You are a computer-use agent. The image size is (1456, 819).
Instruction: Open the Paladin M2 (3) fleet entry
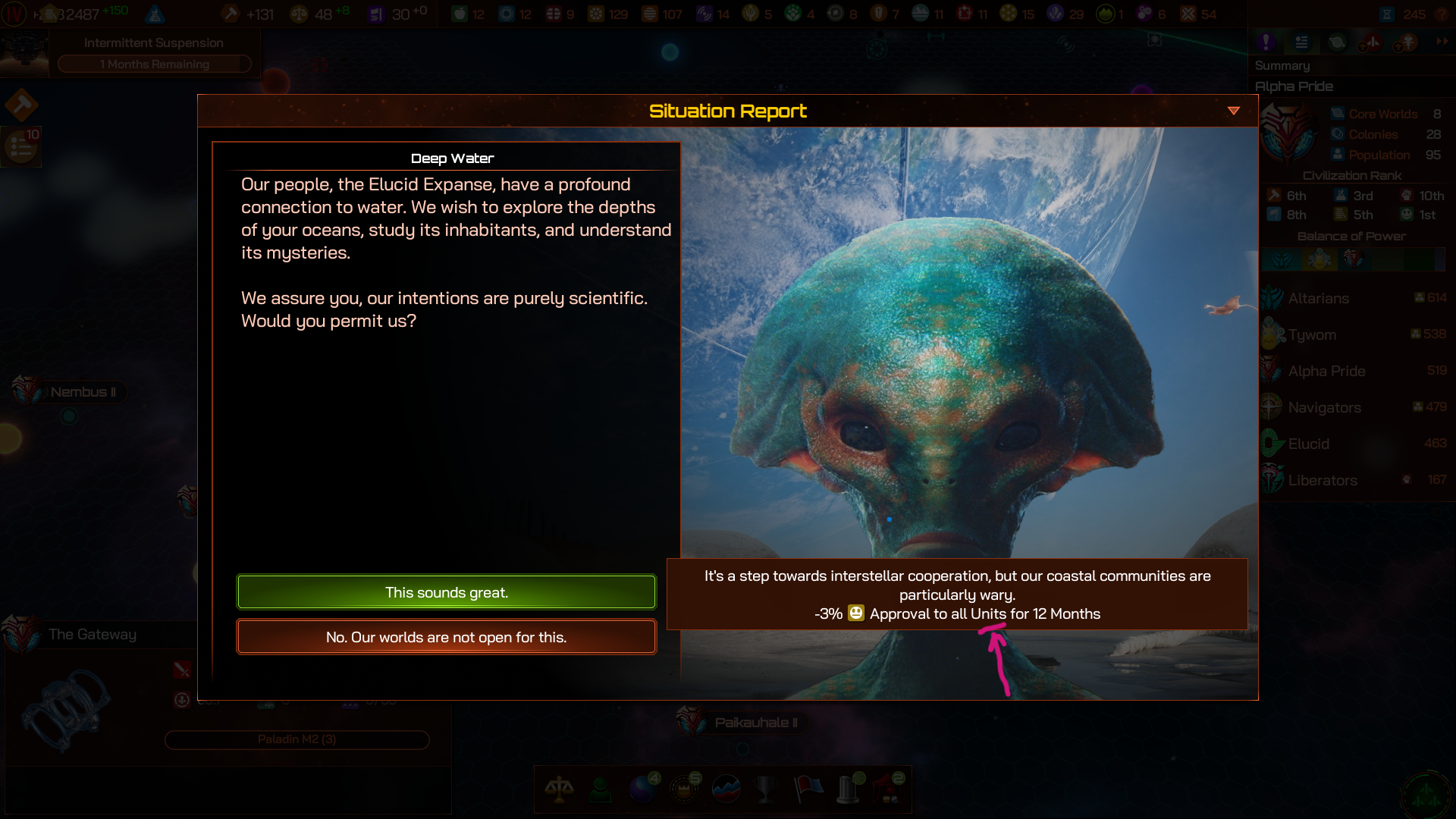(297, 739)
